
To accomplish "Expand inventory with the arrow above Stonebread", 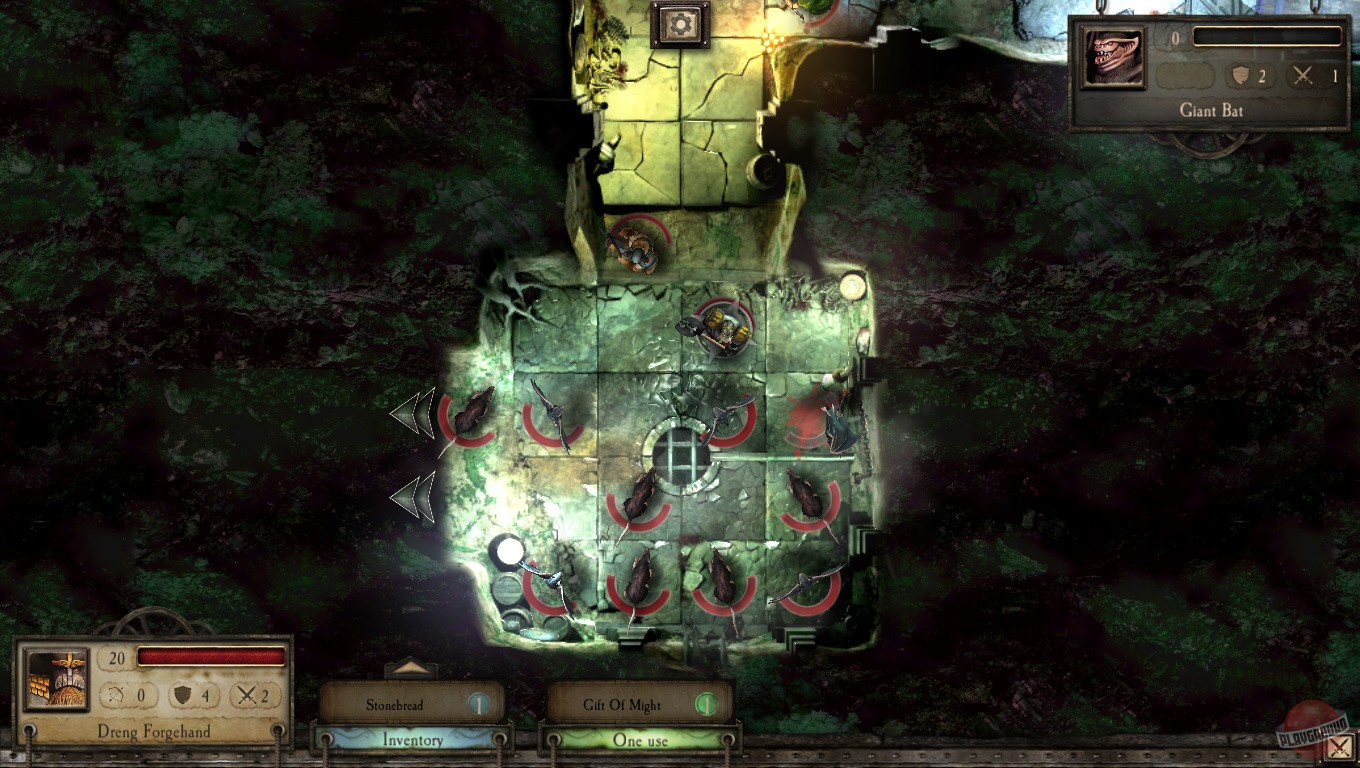I will pyautogui.click(x=413, y=667).
